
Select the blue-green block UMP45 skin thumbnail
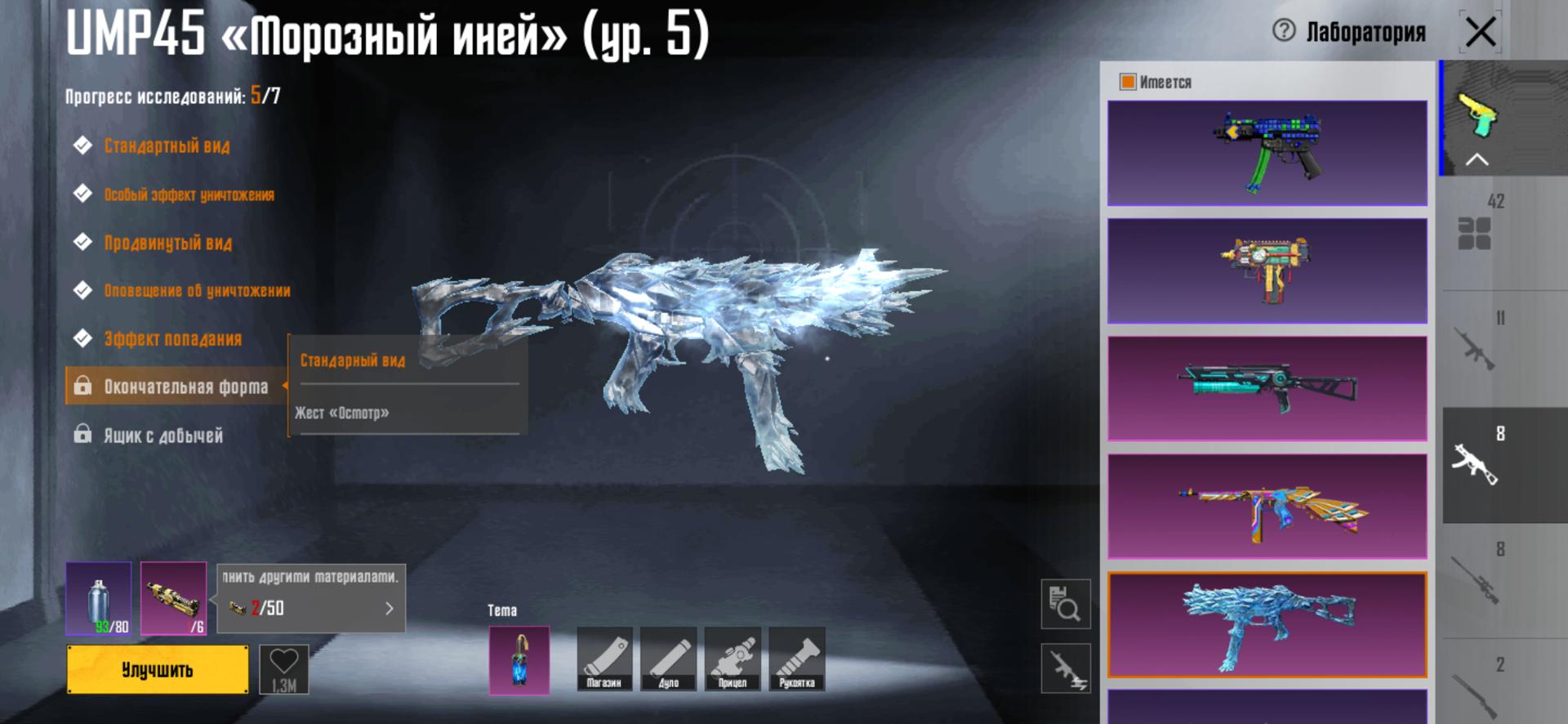[x=1267, y=153]
